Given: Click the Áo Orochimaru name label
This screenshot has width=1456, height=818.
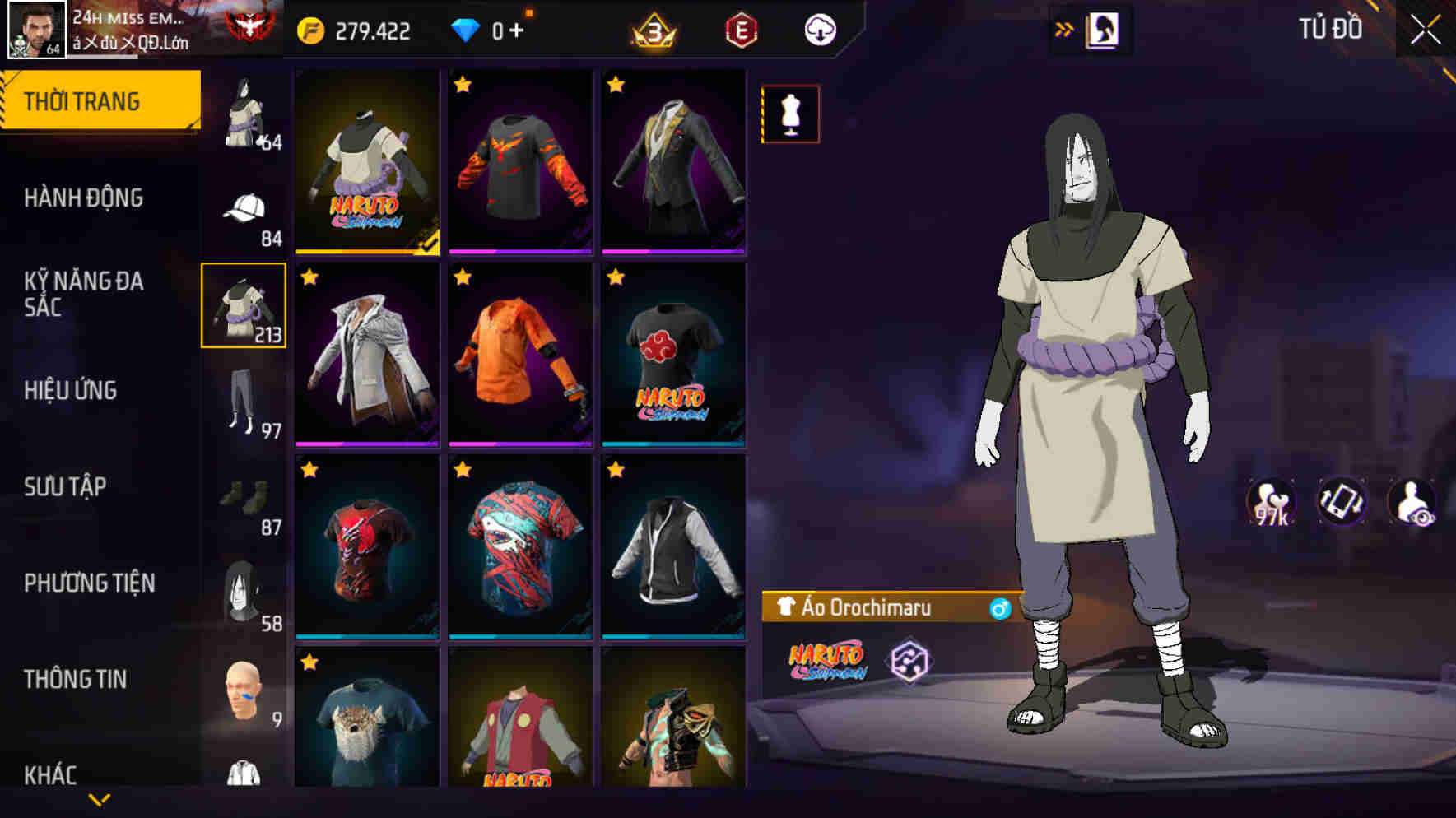Looking at the screenshot, I should click(868, 609).
